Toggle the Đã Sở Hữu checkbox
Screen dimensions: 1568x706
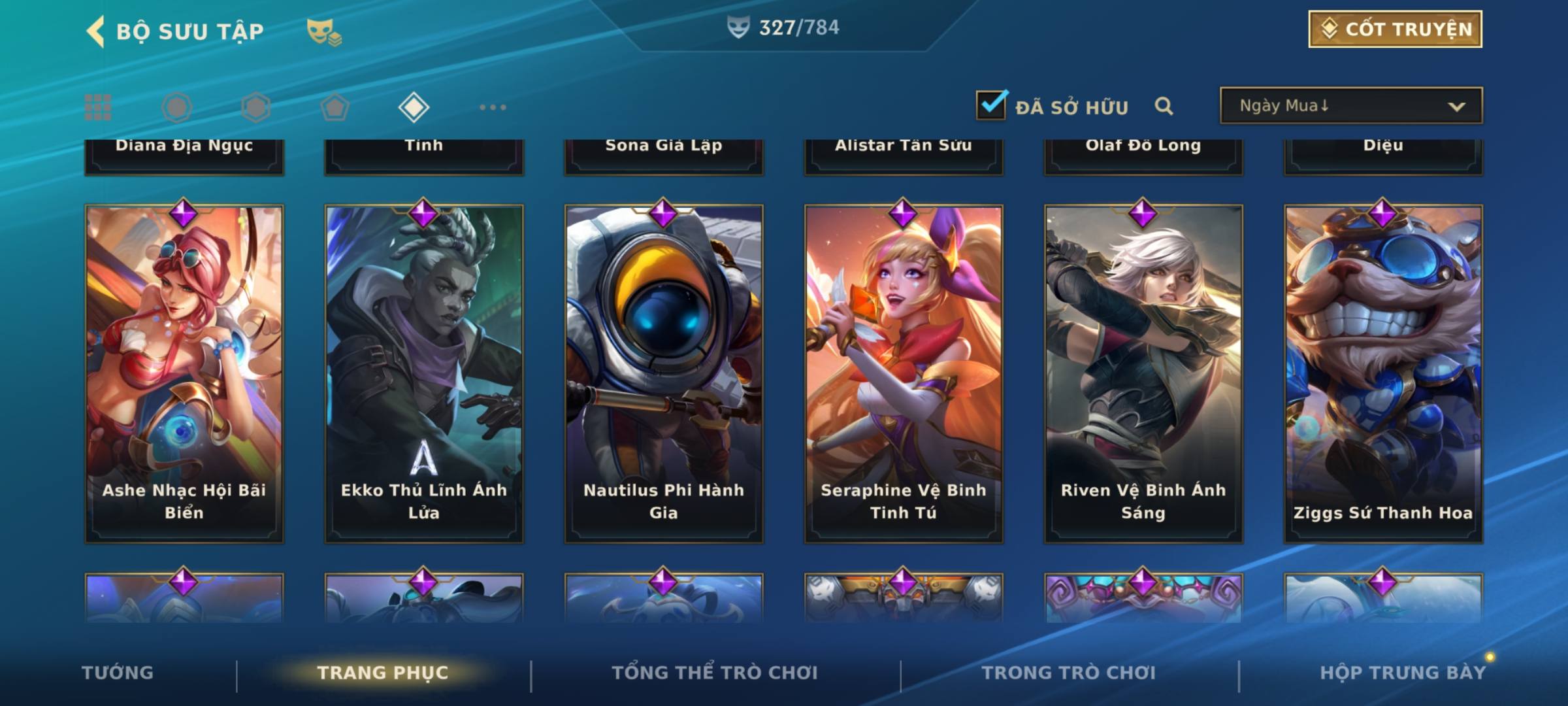coord(991,106)
